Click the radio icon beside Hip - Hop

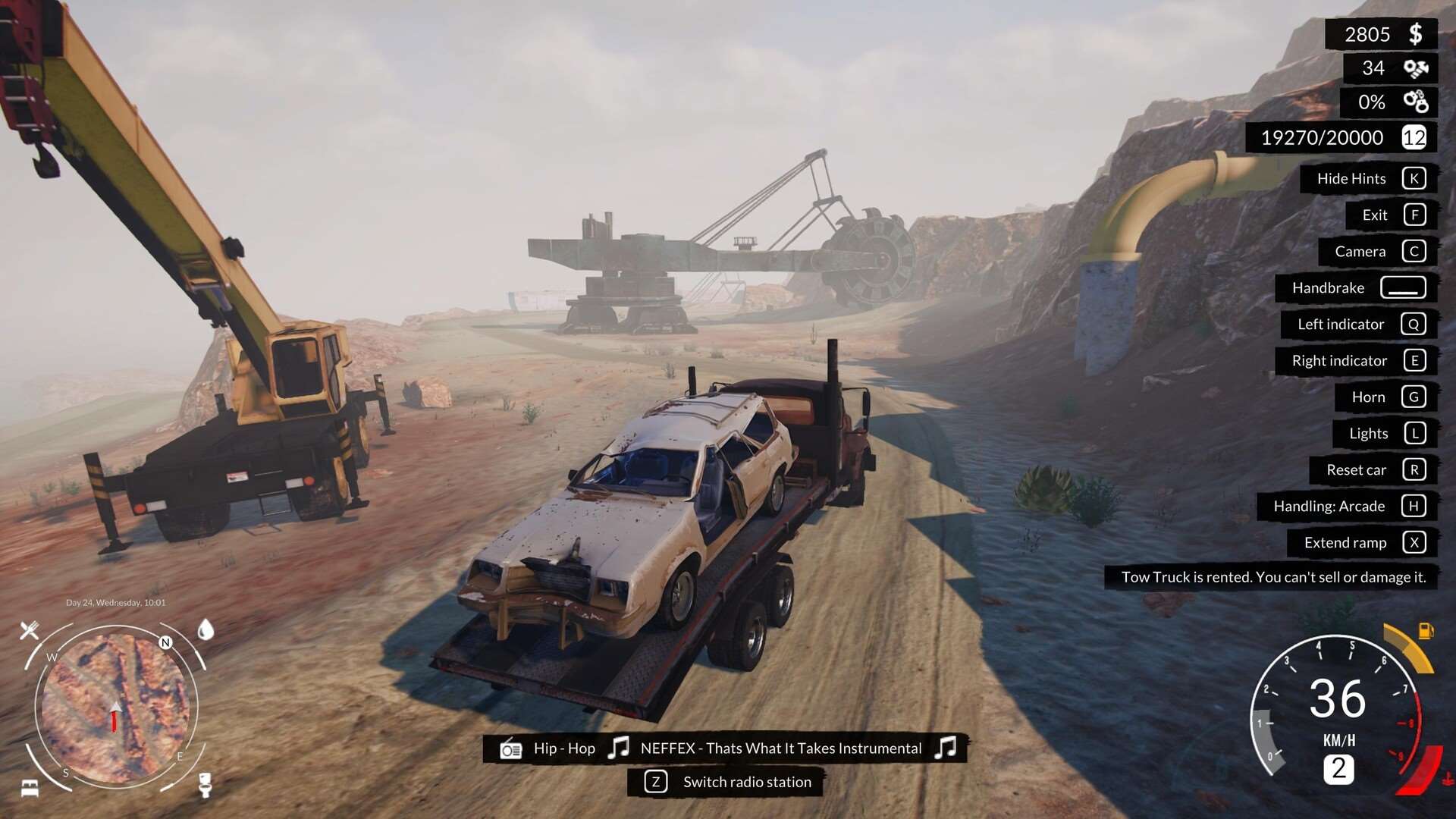[511, 749]
